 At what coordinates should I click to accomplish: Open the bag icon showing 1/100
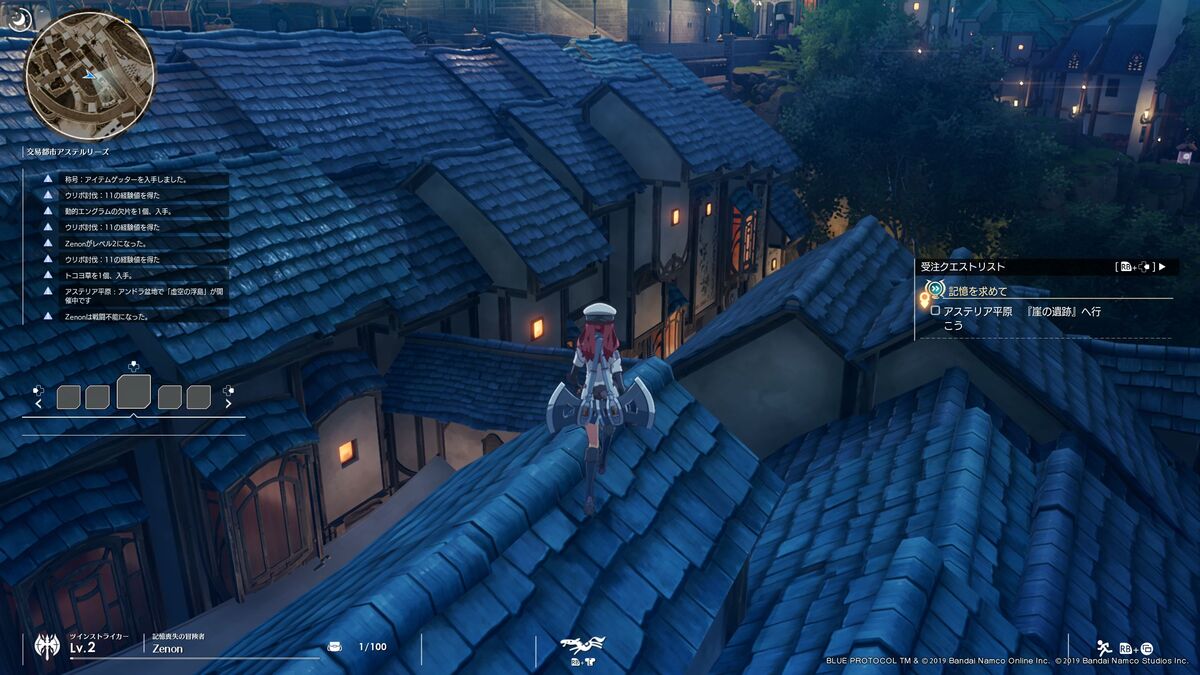(x=335, y=646)
